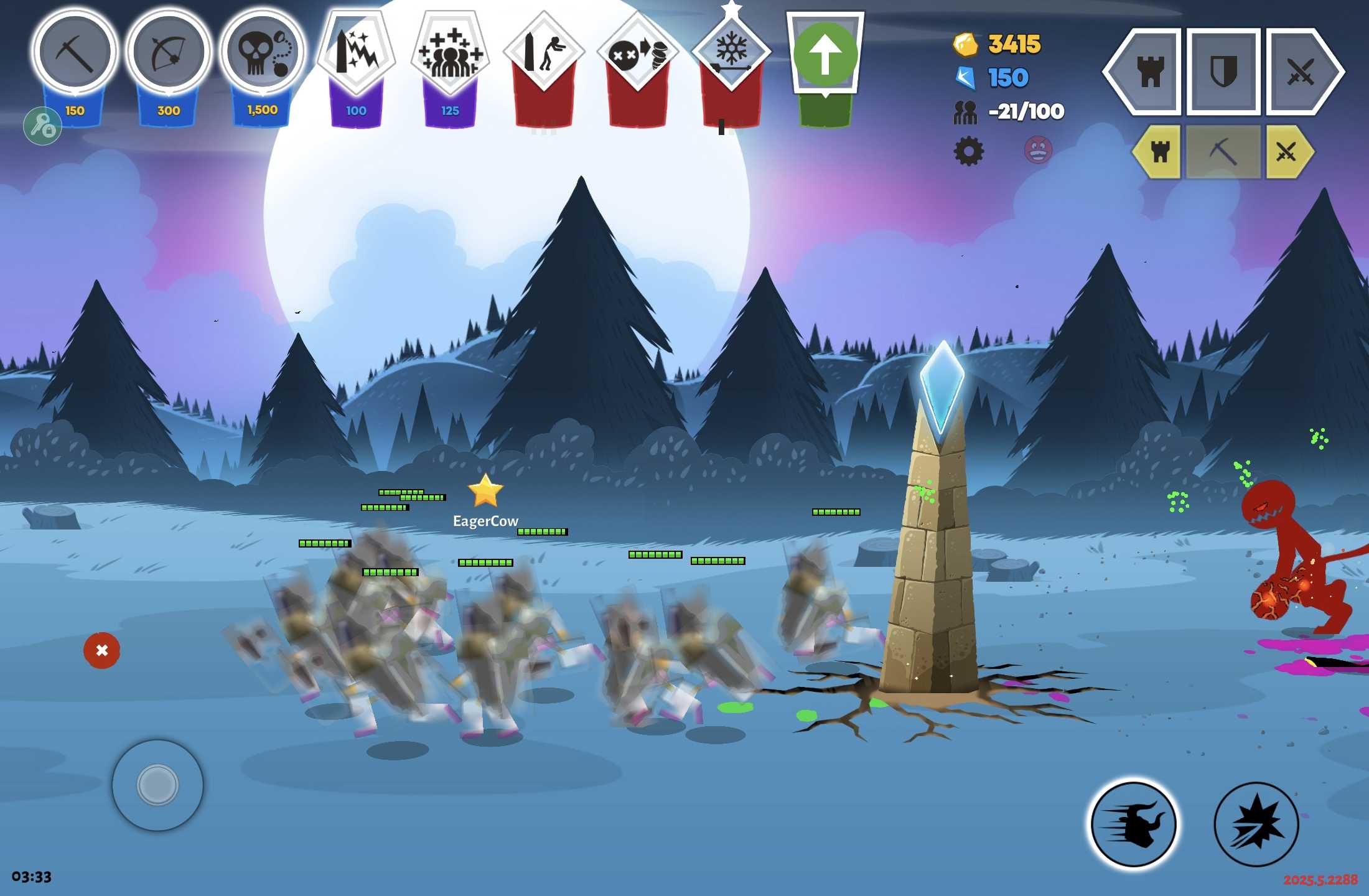Screen dimensions: 1369x896
Task: Trigger the impact burst attack ability
Action: click(1256, 824)
